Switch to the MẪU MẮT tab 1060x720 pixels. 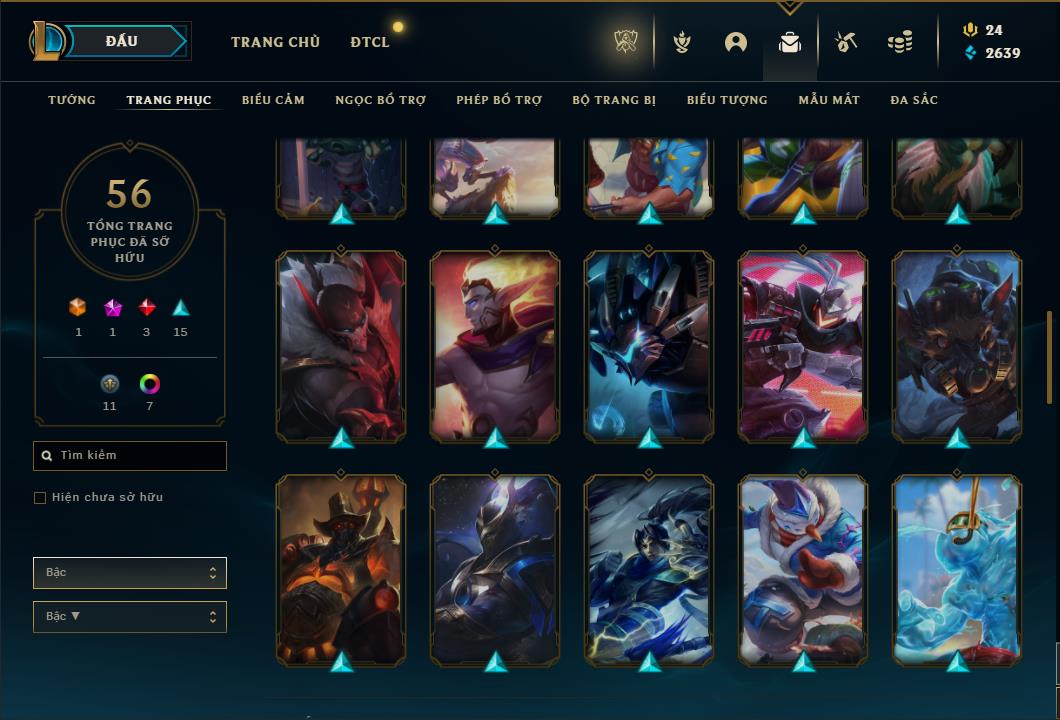[x=829, y=100]
